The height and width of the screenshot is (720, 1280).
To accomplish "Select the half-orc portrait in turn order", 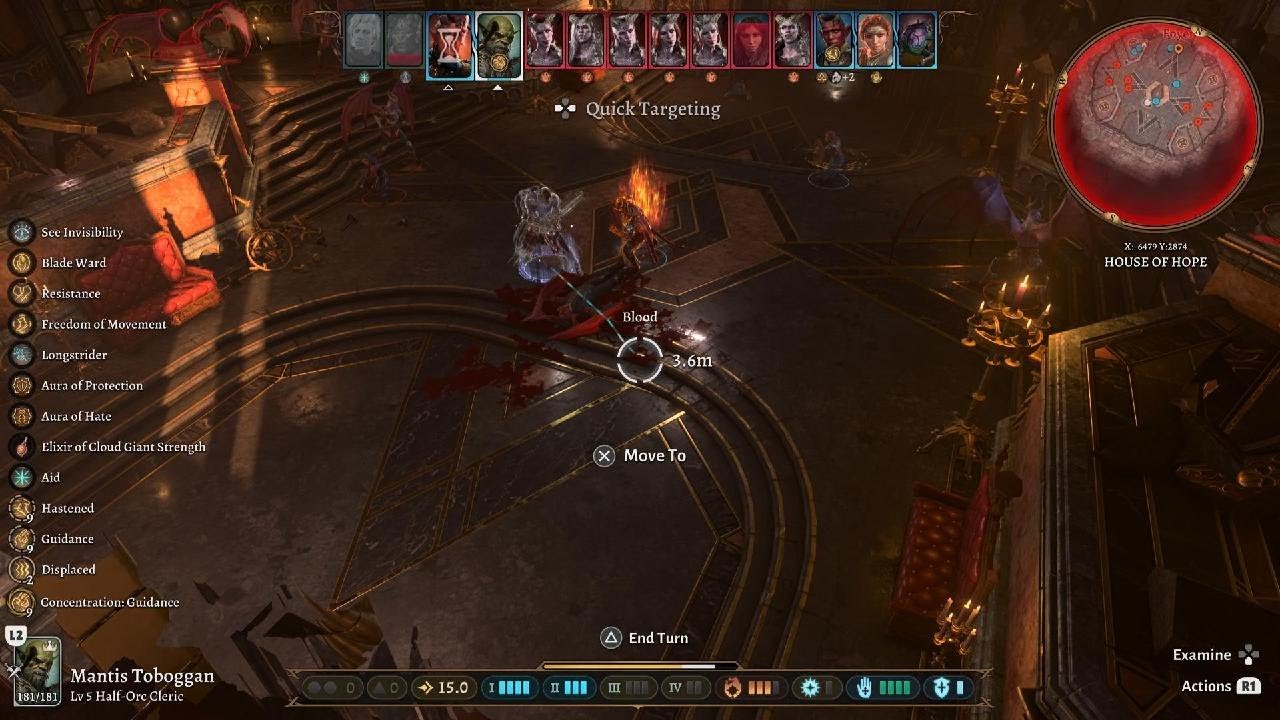I will tap(498, 46).
